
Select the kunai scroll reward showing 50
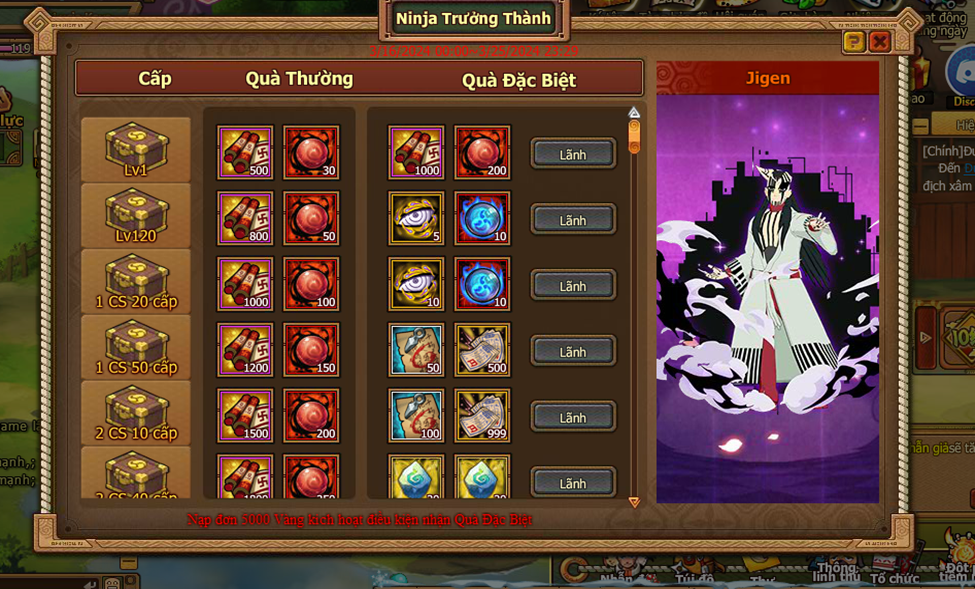coord(416,350)
